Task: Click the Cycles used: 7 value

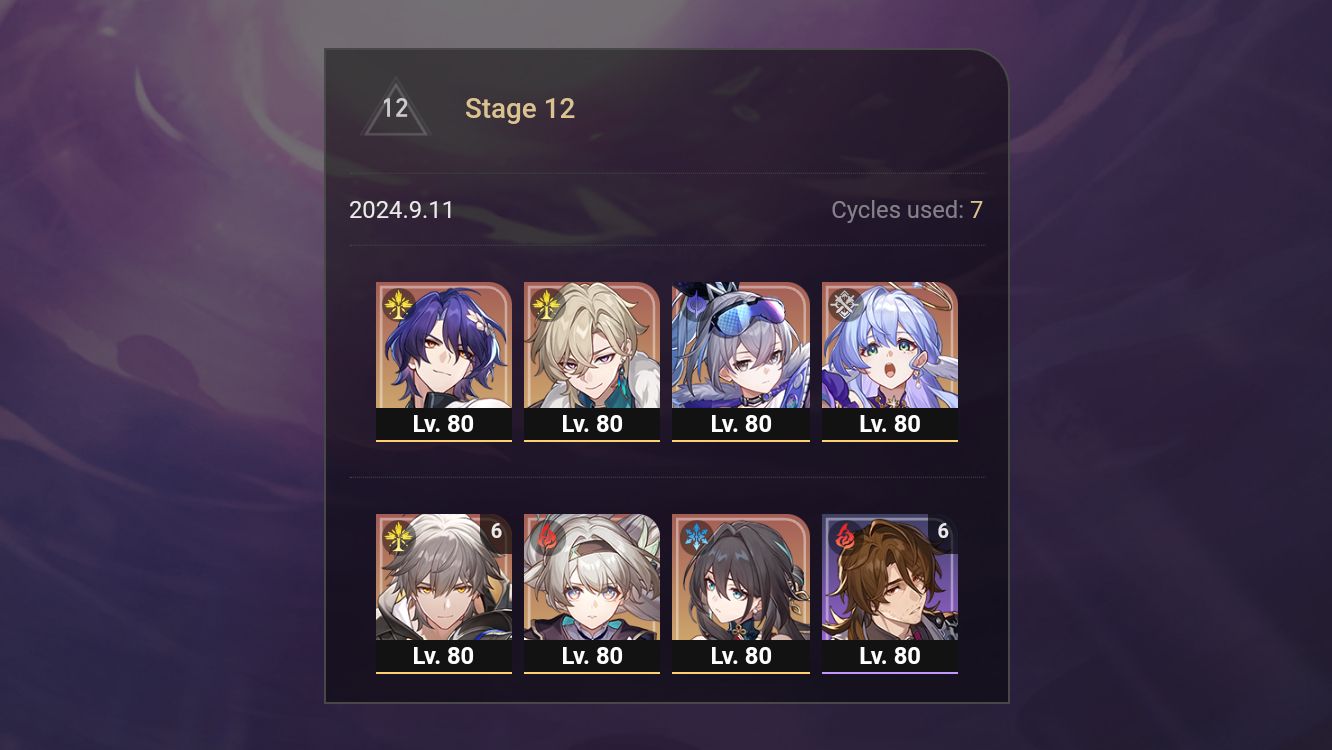Action: coord(974,210)
